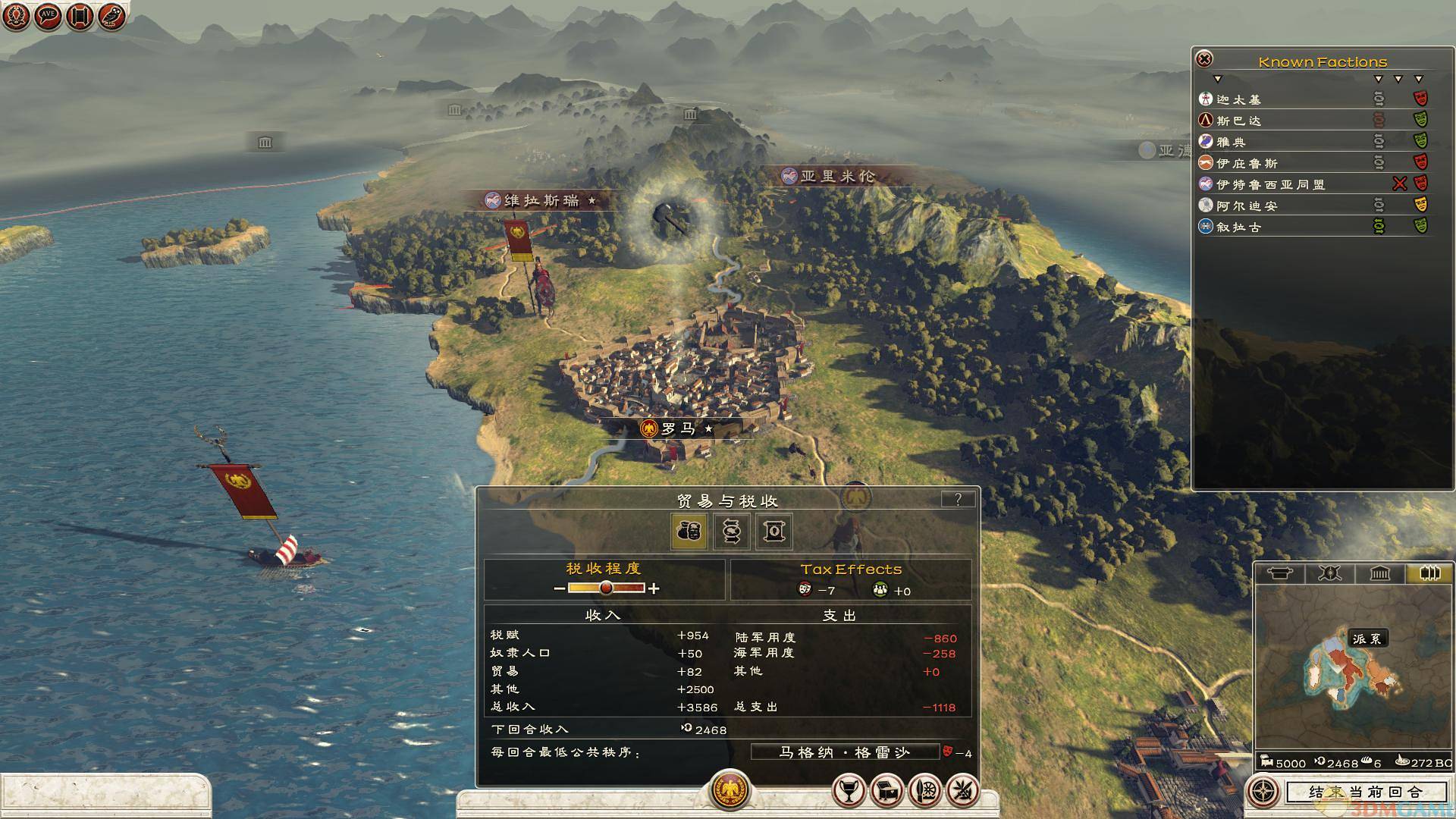Switch to the money bags taxes tab
Screen dimensions: 1456x819
pyautogui.click(x=689, y=531)
